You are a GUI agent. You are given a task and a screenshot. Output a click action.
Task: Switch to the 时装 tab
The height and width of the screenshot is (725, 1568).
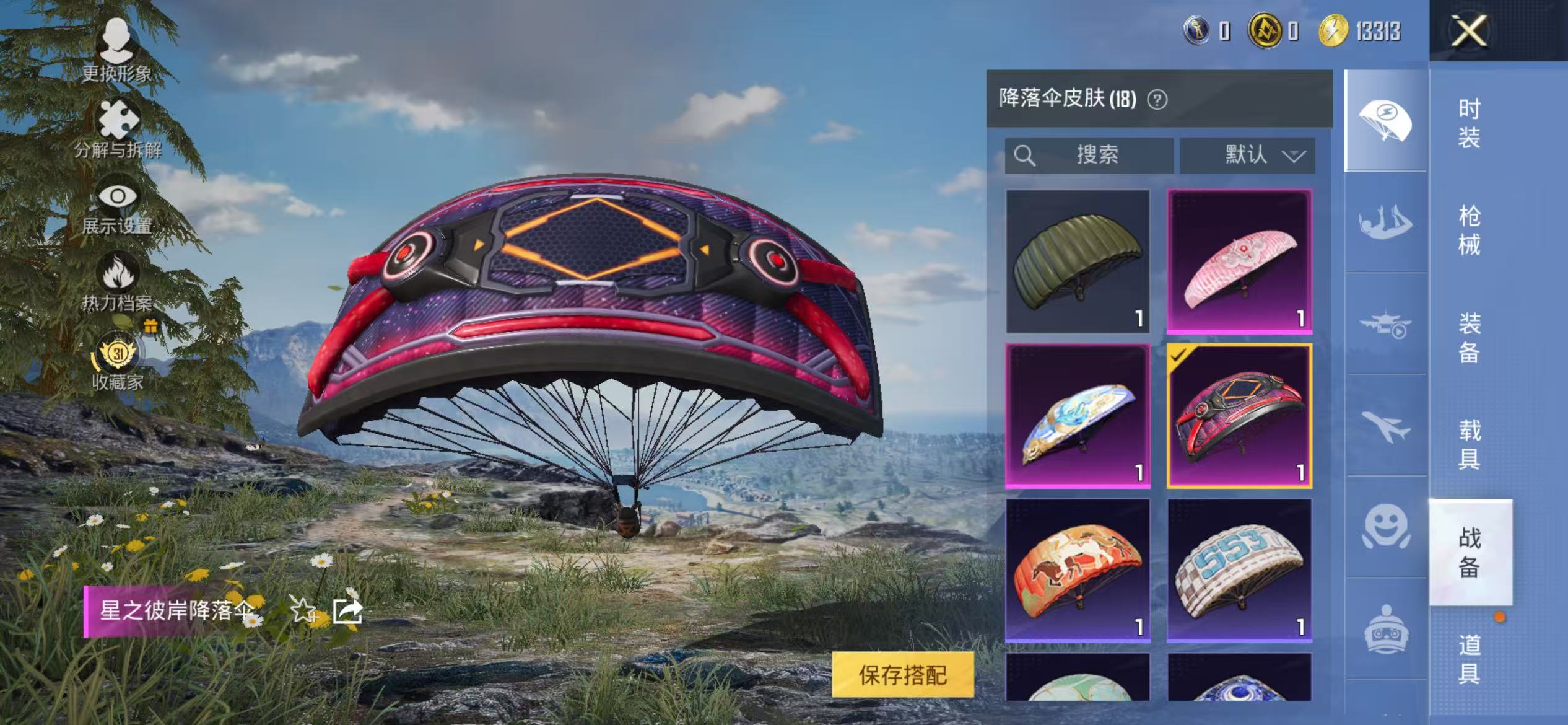[1470, 124]
